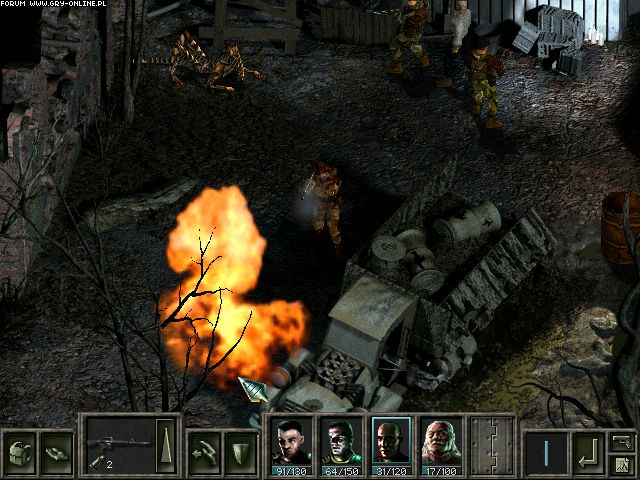Click the return arrow end turn button
The height and width of the screenshot is (482, 642).
click(x=588, y=451)
